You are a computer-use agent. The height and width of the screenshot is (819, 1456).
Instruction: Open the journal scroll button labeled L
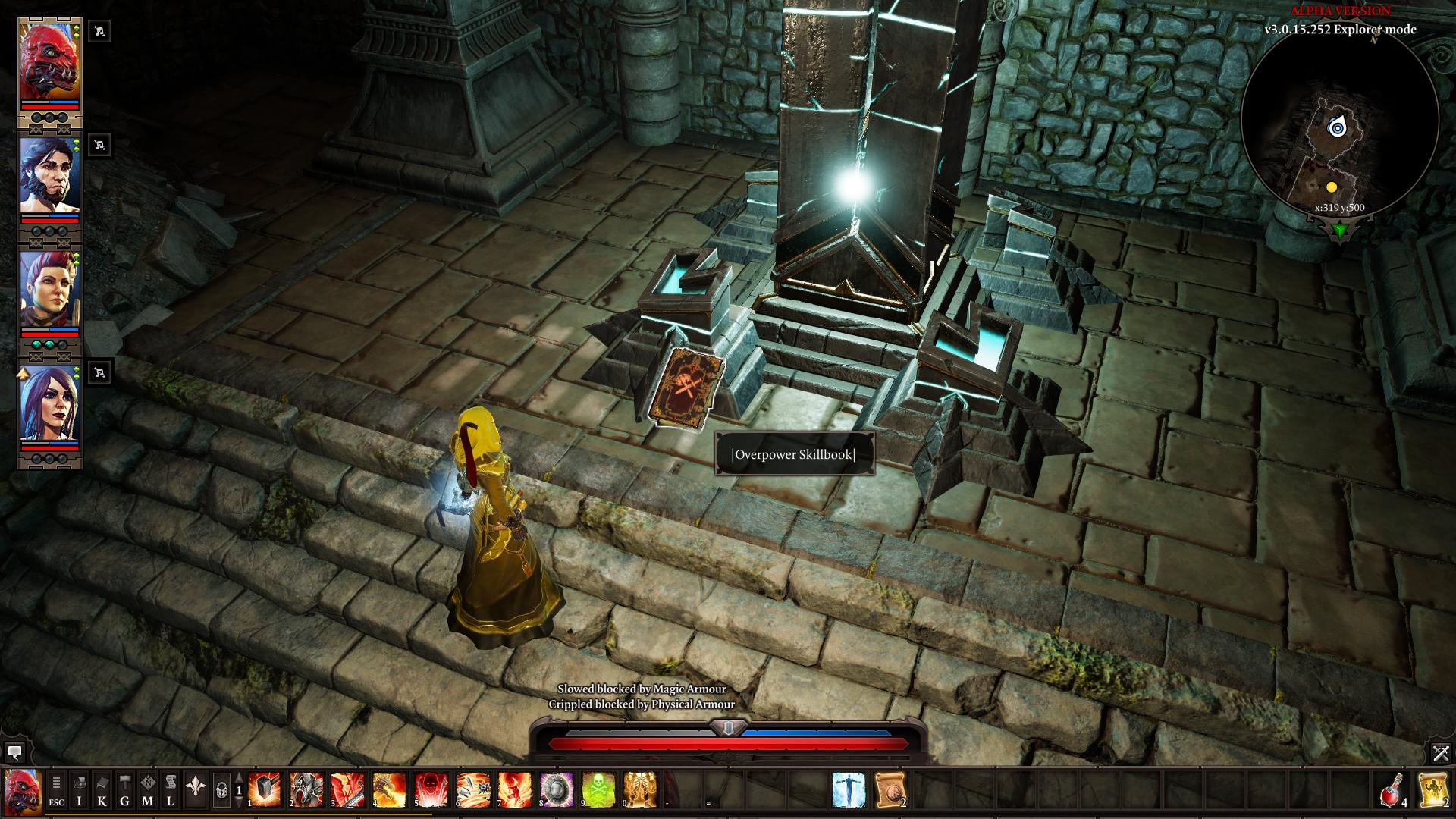pos(170,790)
